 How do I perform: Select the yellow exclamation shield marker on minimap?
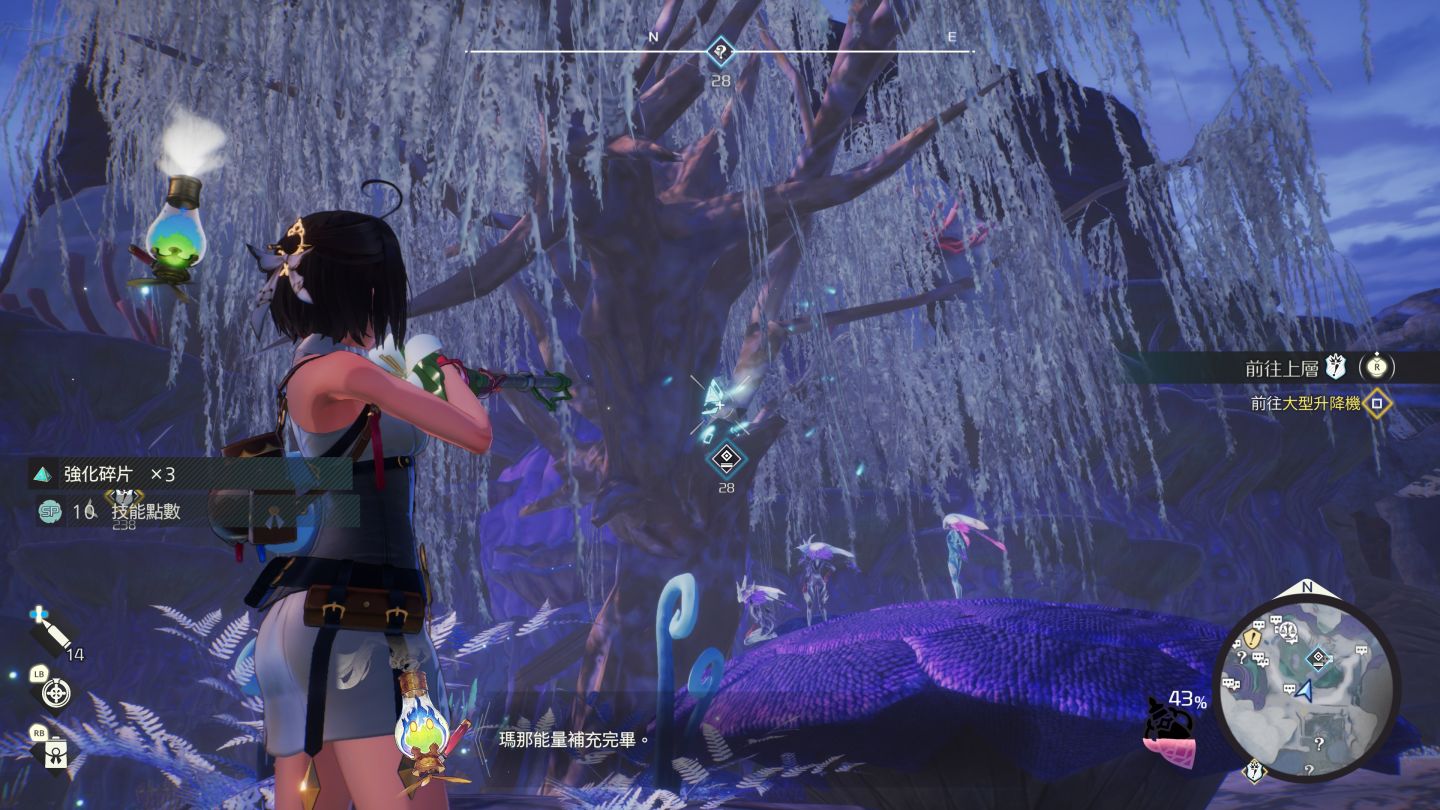pos(1252,637)
